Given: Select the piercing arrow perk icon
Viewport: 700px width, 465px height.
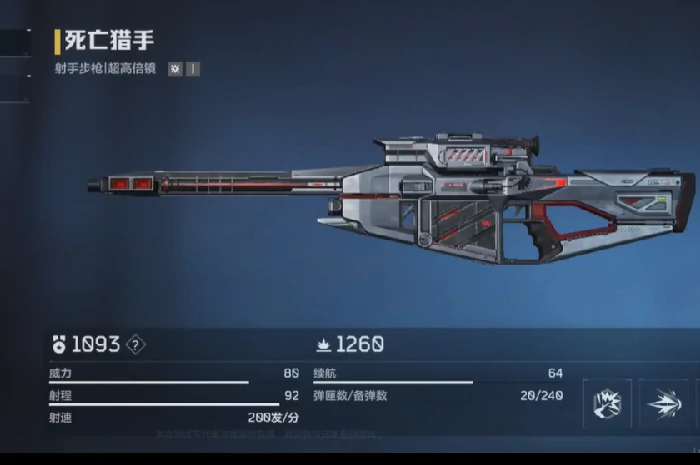Looking at the screenshot, I should tap(664, 403).
